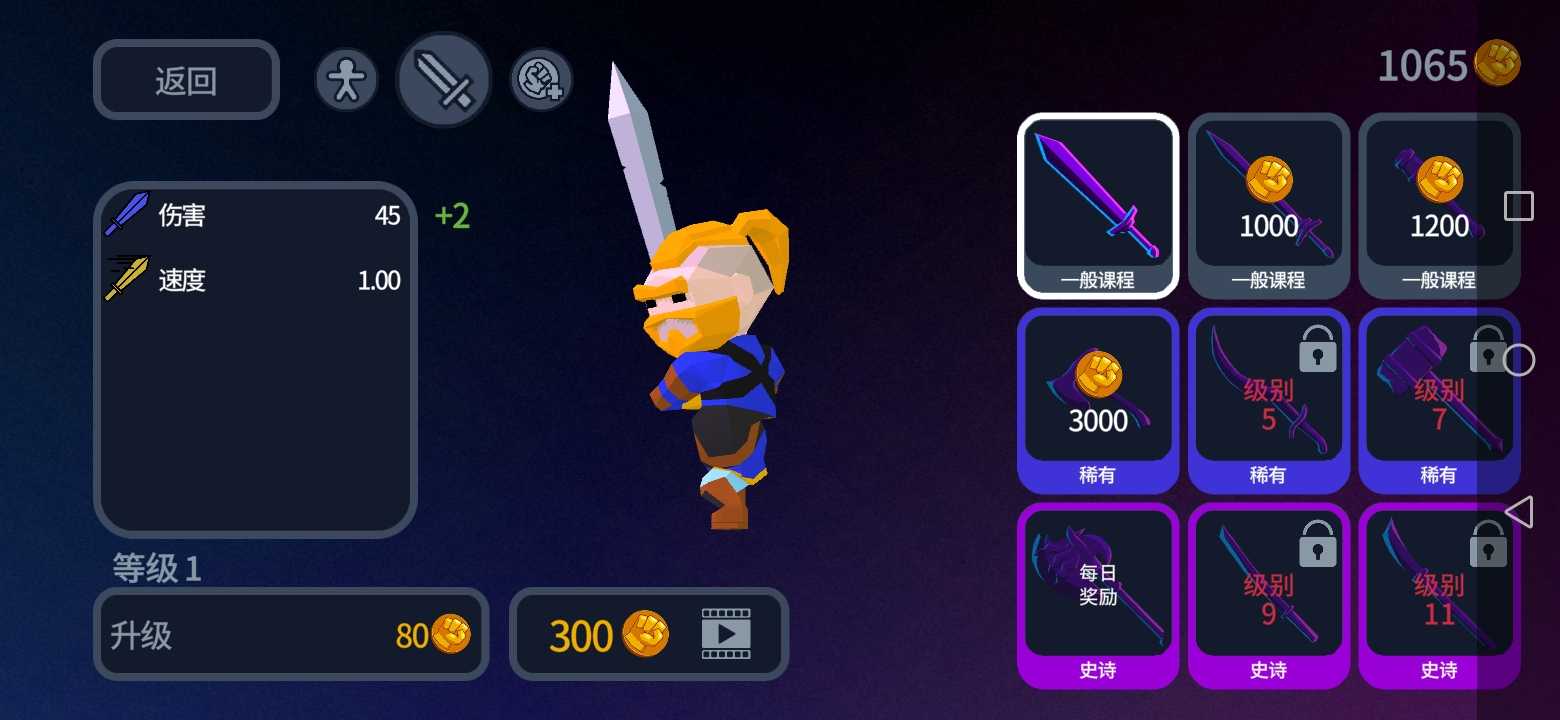Upgrade weapon for 80 coins

(291, 634)
